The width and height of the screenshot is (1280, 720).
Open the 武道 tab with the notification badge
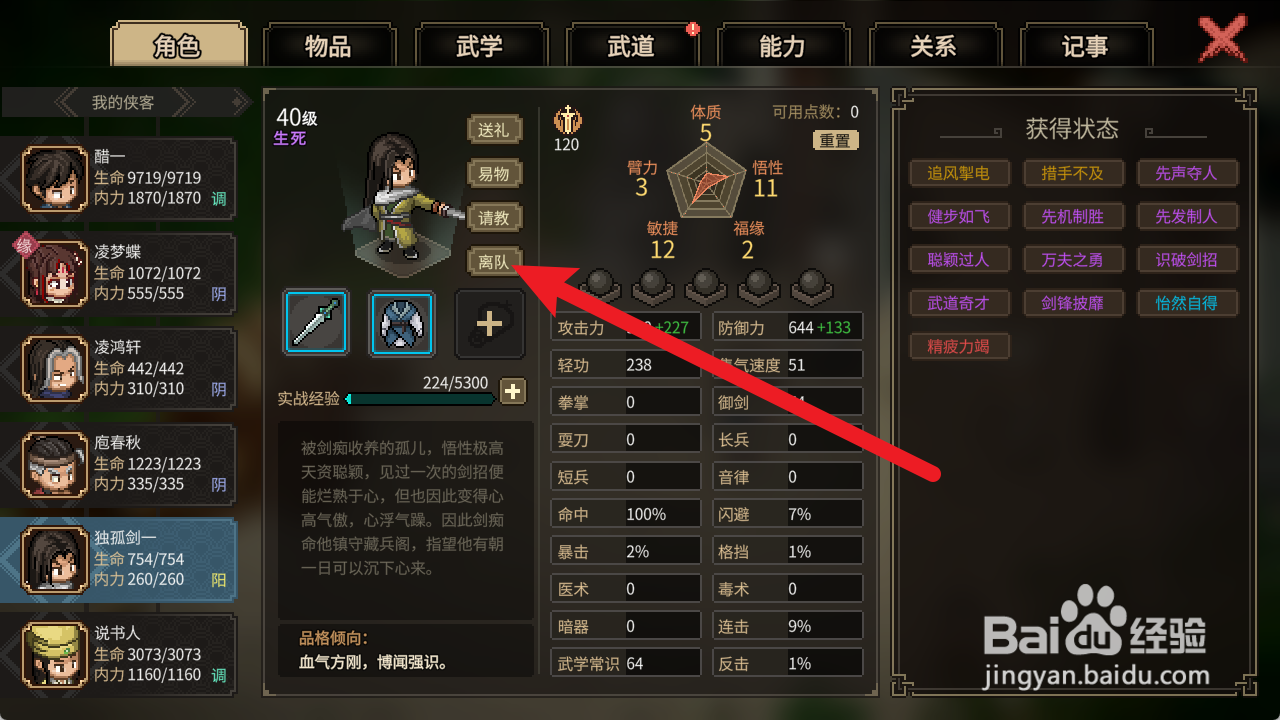coord(633,45)
